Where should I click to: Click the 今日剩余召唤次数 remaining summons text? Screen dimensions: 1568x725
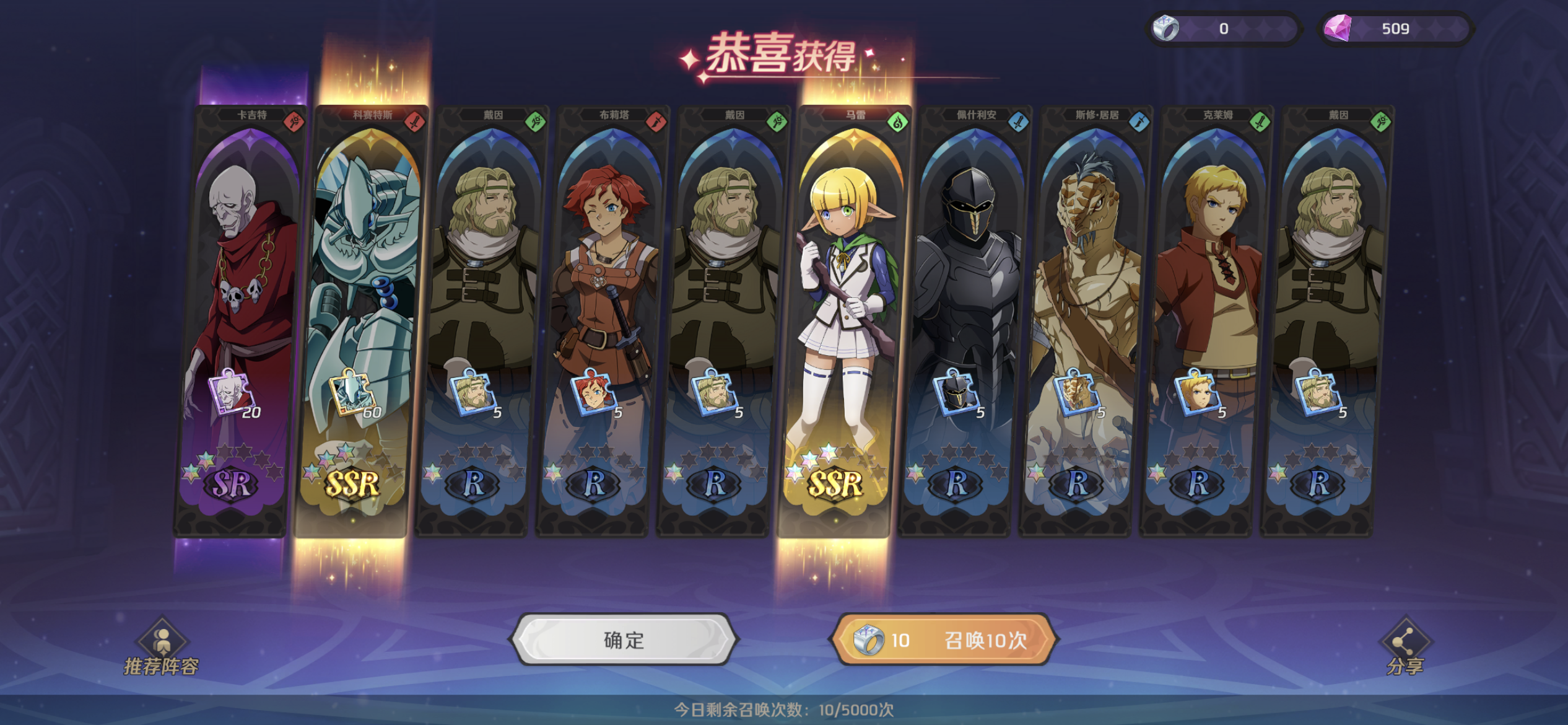(x=784, y=710)
